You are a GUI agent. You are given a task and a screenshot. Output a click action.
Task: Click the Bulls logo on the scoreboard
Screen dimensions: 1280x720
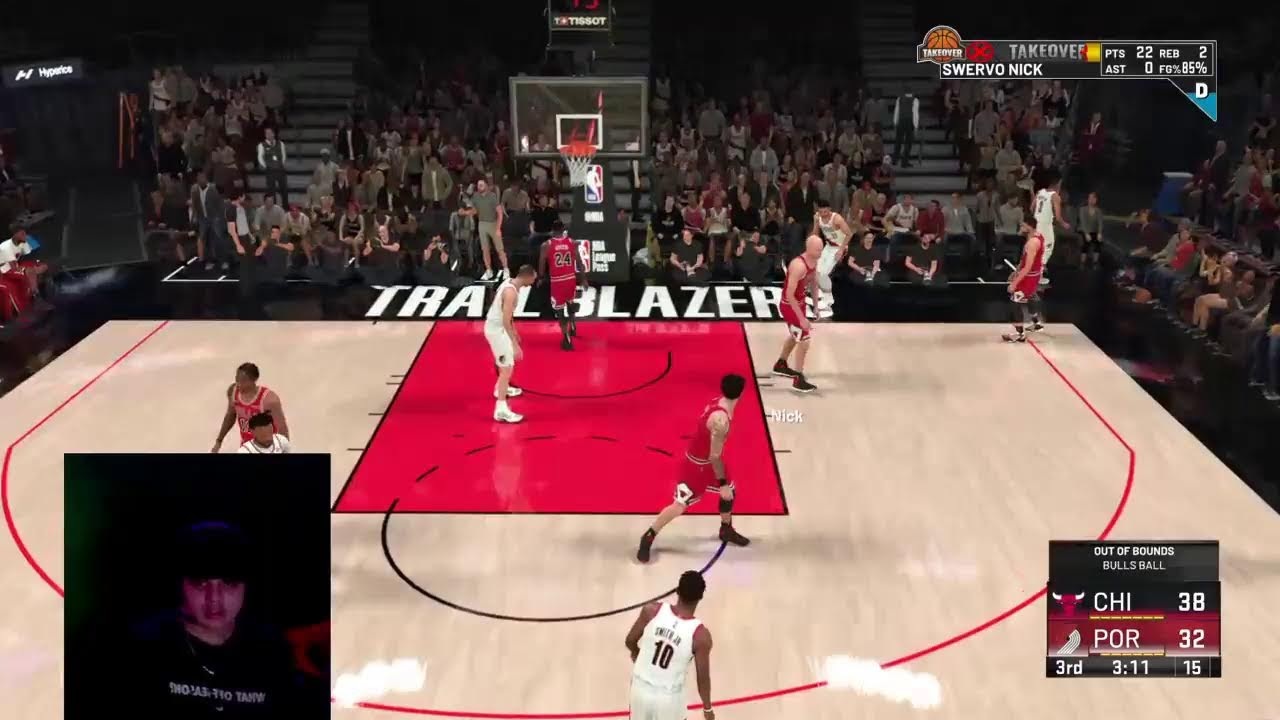(x=1068, y=603)
